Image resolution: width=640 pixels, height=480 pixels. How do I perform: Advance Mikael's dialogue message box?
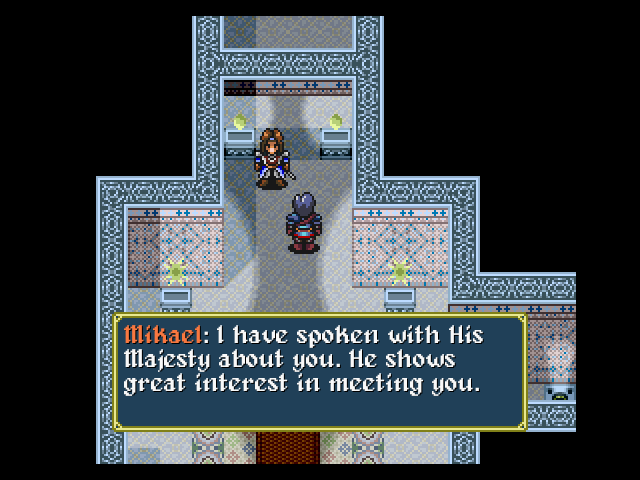[319, 372]
